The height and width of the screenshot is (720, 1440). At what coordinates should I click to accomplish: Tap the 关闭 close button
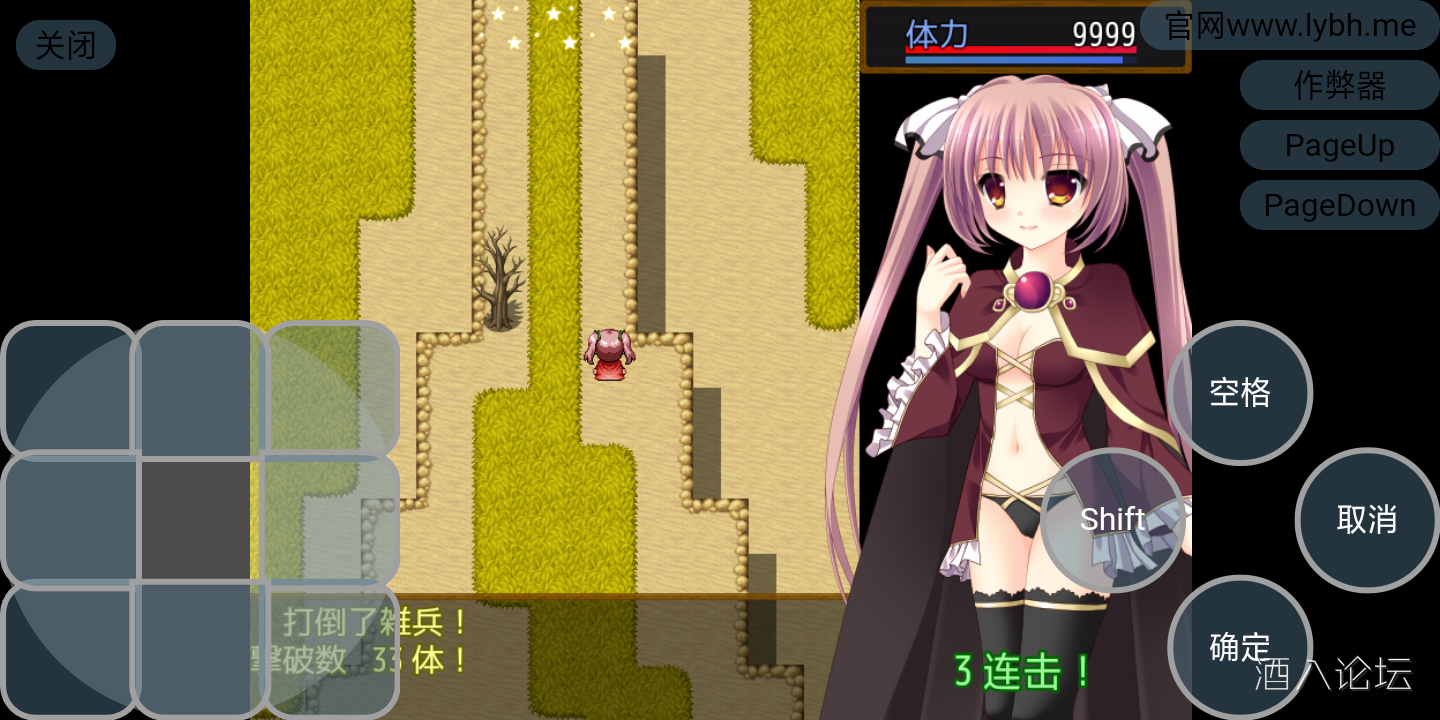[x=65, y=45]
